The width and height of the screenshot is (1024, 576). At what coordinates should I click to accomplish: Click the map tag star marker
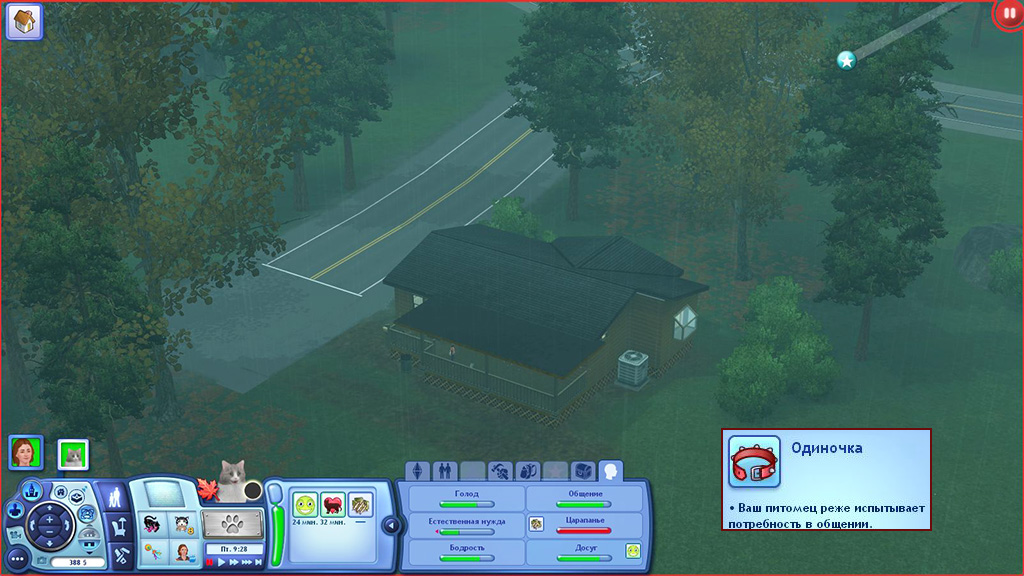846,61
